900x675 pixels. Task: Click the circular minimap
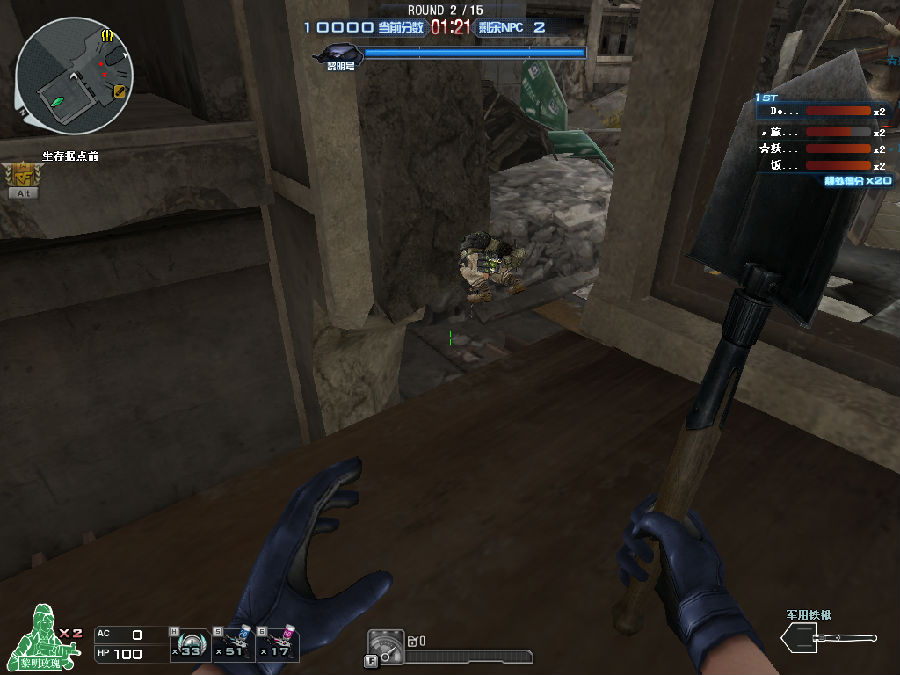tap(75, 76)
